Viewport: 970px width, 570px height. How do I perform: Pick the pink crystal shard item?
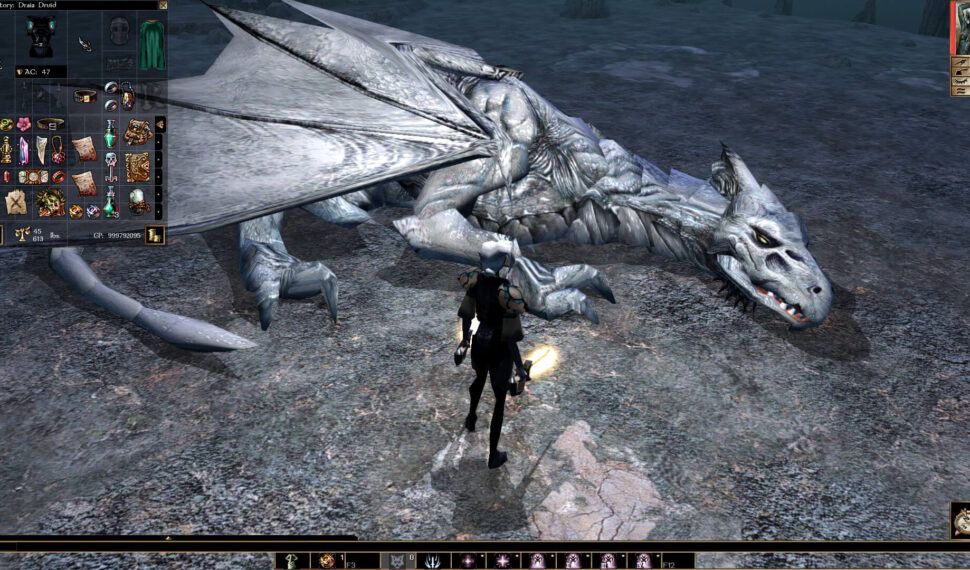click(x=24, y=150)
